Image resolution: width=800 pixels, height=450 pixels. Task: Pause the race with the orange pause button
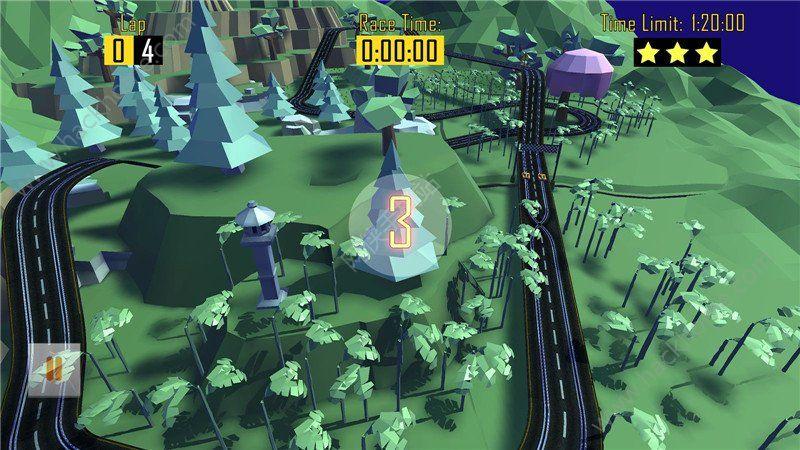click(55, 368)
